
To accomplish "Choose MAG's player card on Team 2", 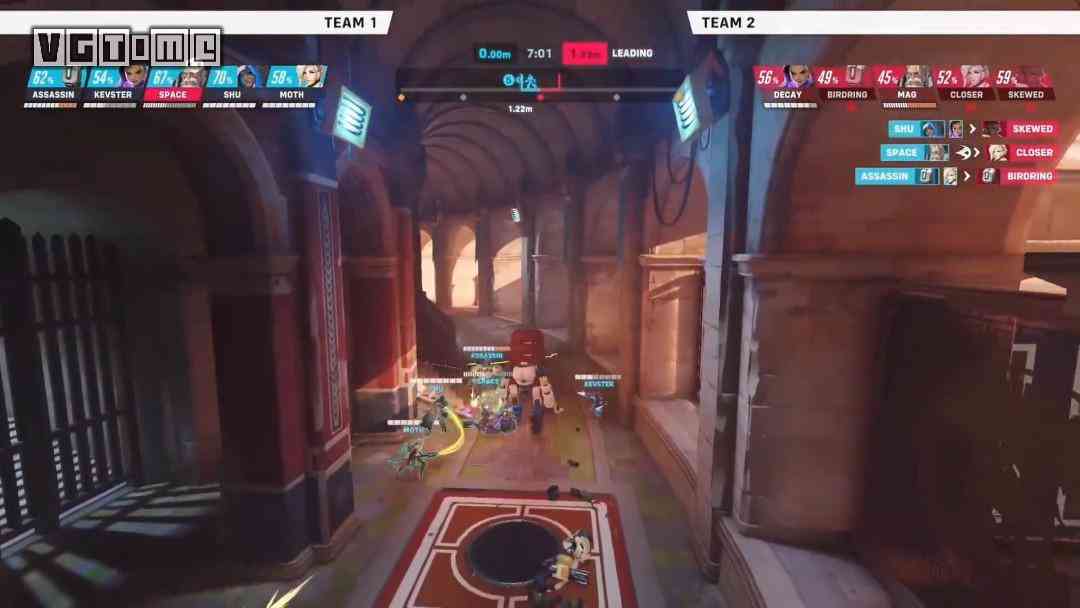I will point(907,85).
